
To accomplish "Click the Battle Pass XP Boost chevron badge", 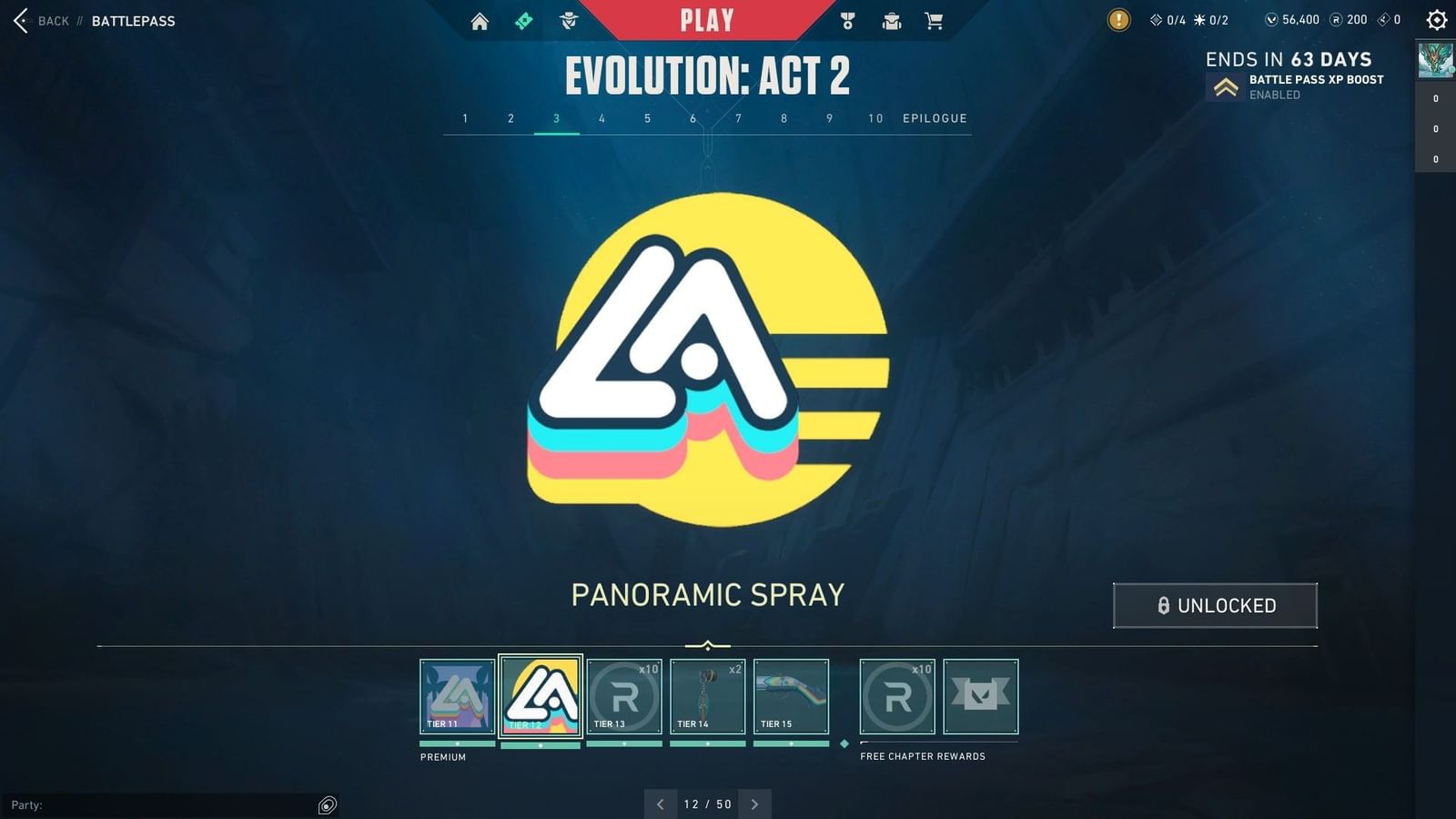I will coord(1224,88).
